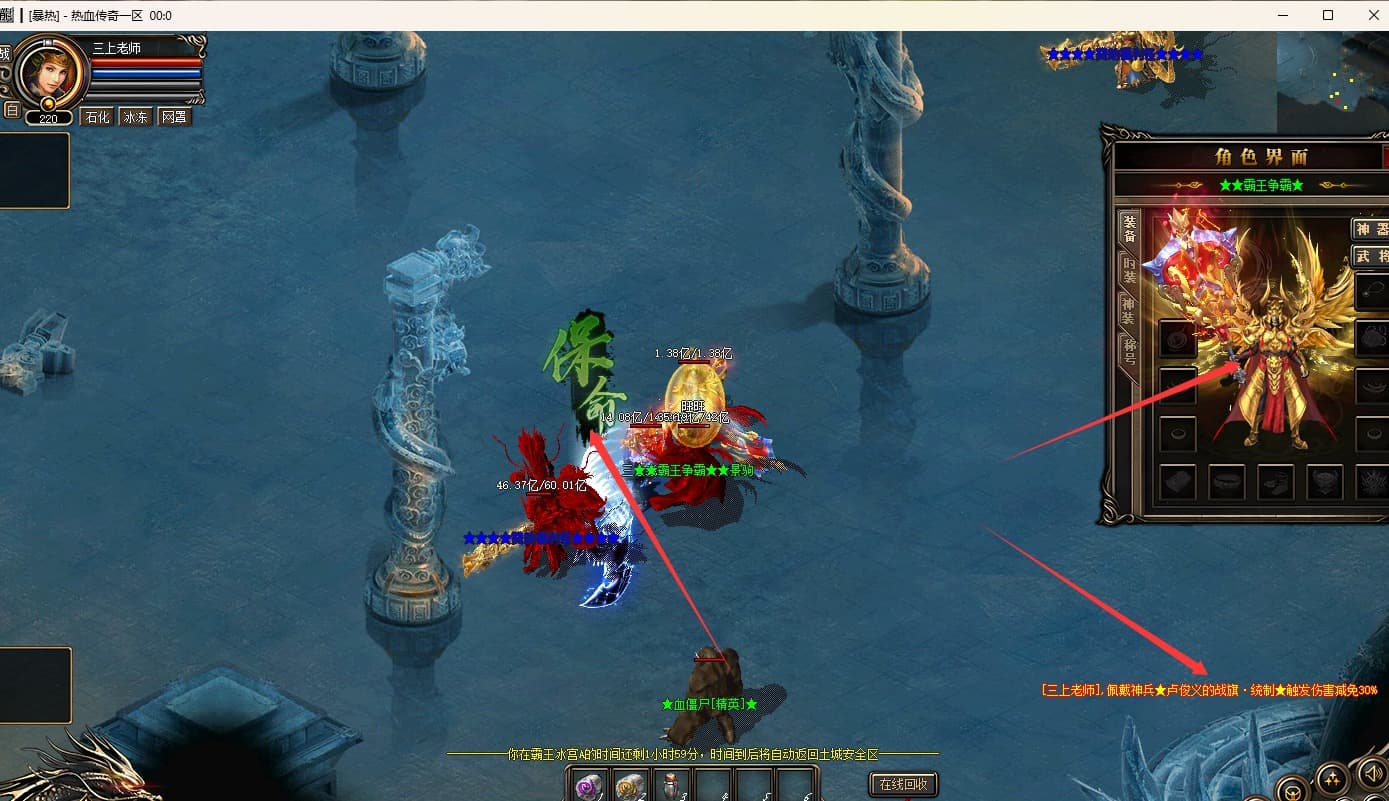Close the game window
The image size is (1389, 801).
[x=1369, y=15]
